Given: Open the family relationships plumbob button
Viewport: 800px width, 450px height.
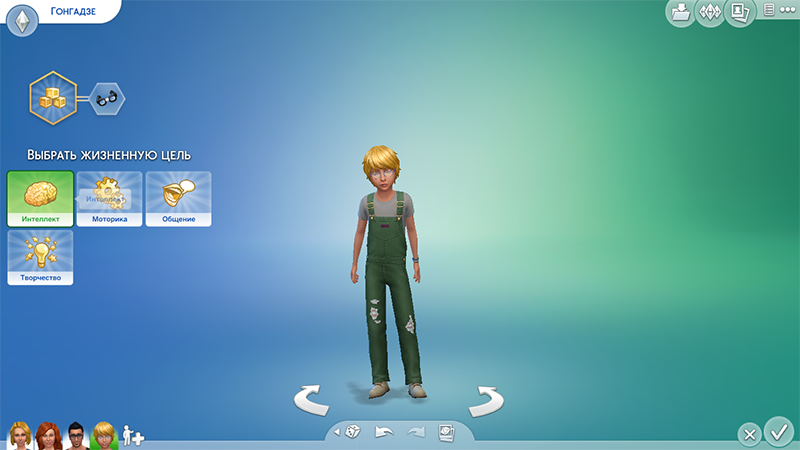Looking at the screenshot, I should [x=710, y=13].
